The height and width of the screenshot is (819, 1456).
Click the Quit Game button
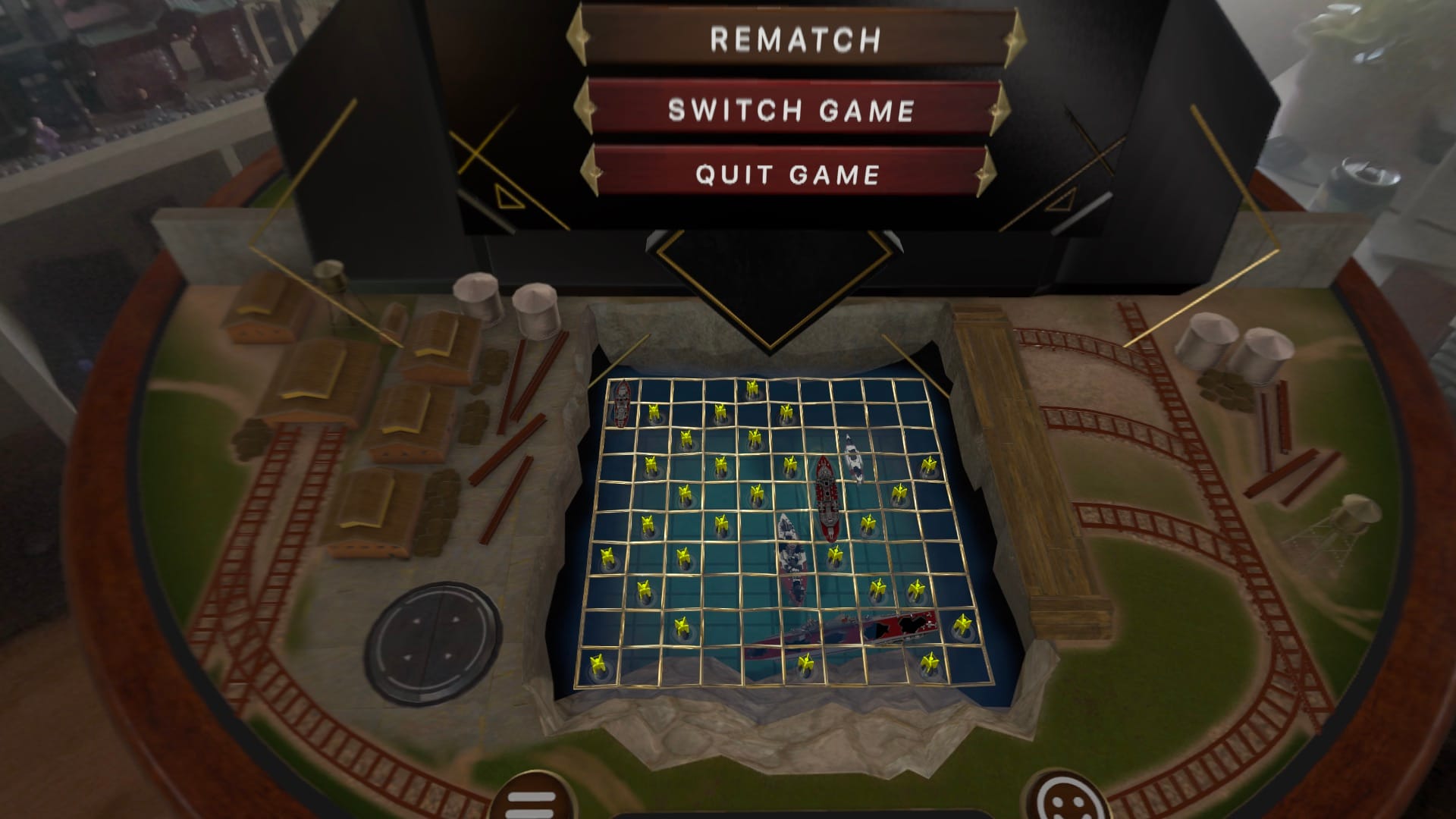(788, 174)
